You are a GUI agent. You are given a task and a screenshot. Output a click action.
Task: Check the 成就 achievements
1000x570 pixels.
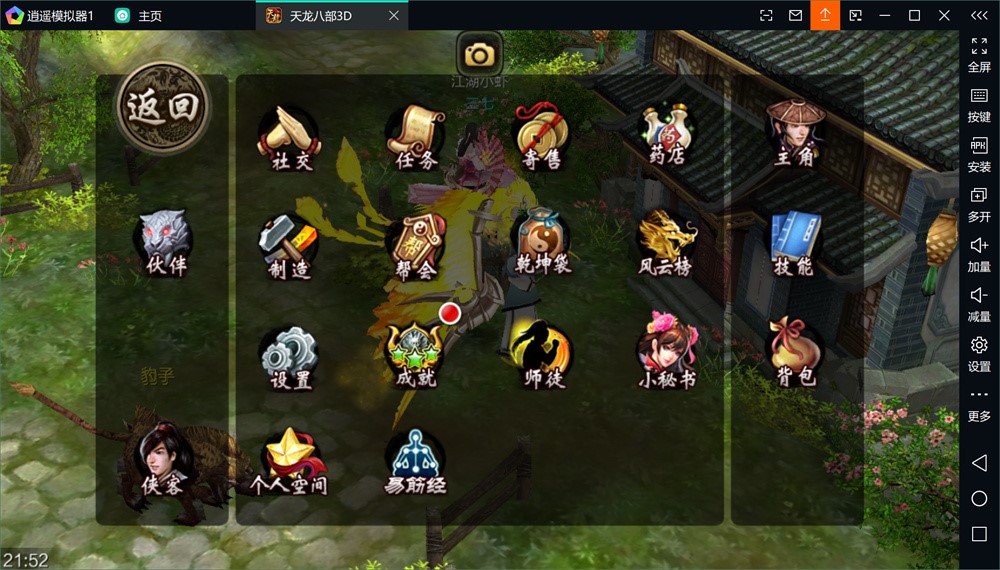click(416, 357)
